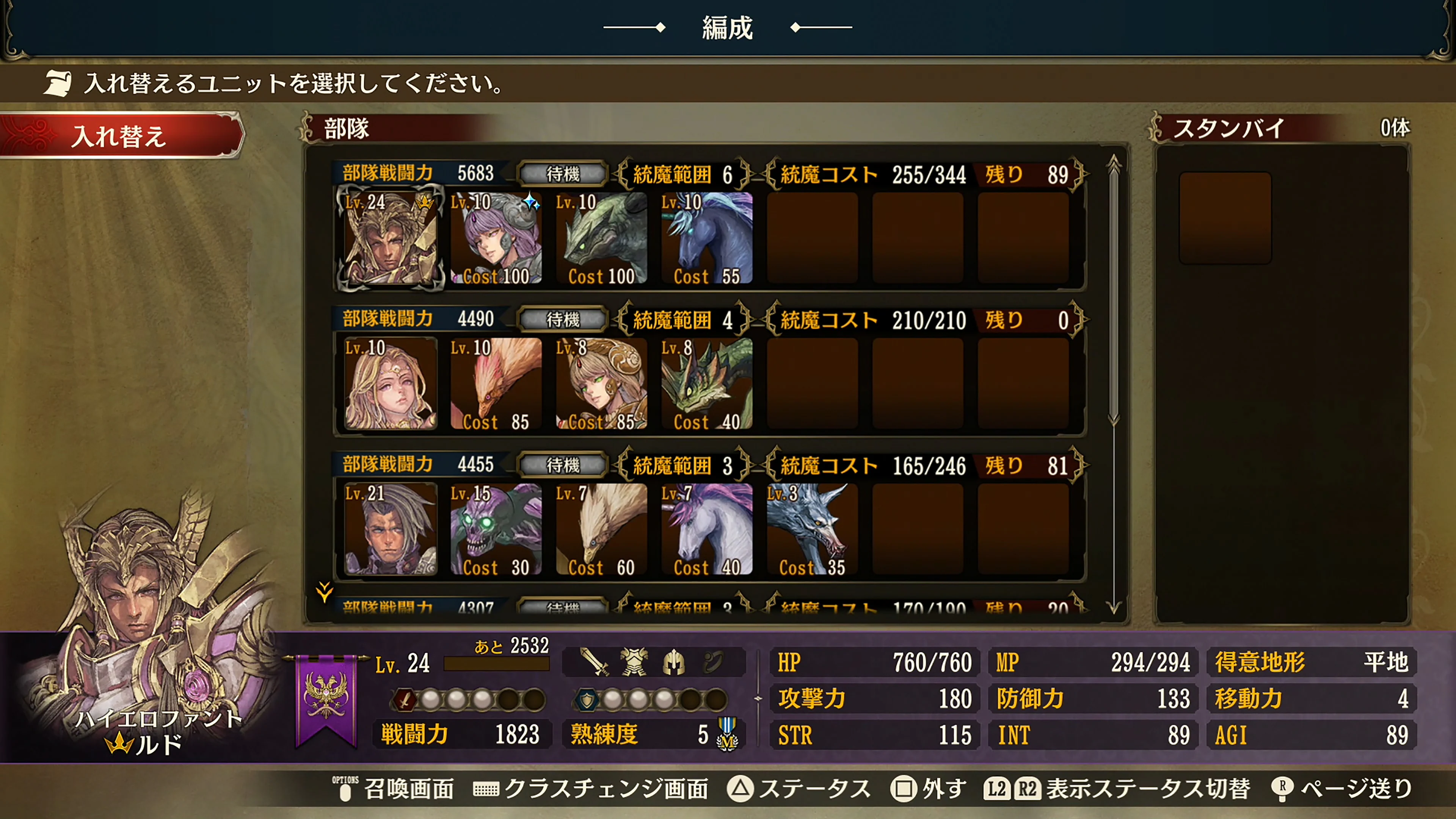Toggle 待機 for the third troop
The height and width of the screenshot is (819, 1456).
click(561, 465)
